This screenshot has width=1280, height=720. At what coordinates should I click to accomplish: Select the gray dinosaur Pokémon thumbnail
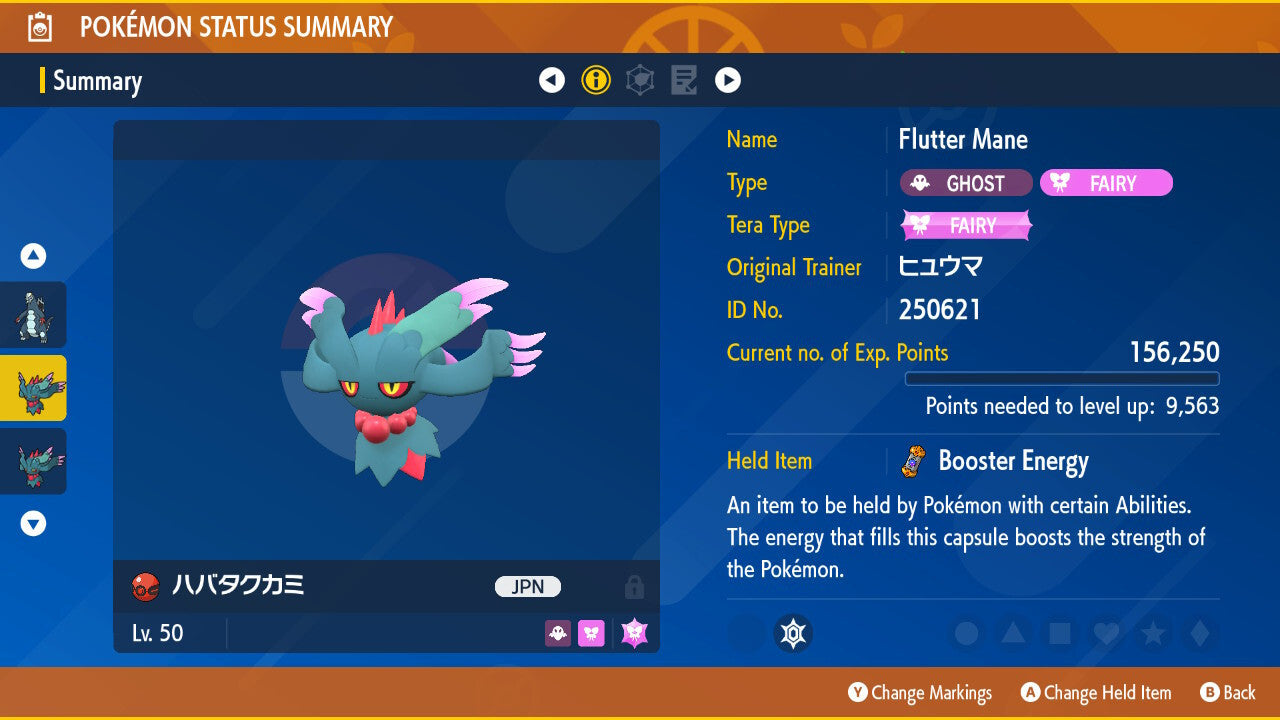33,315
